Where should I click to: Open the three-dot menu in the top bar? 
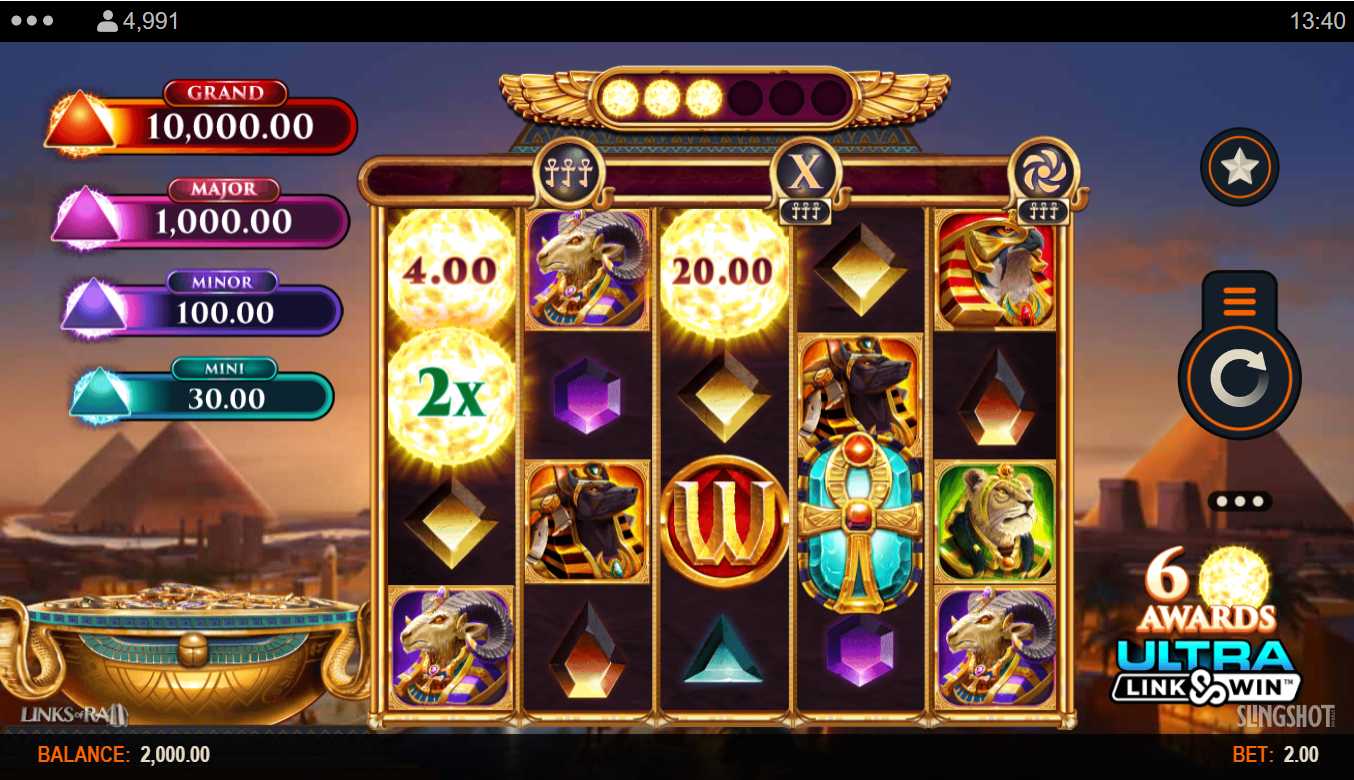click(x=33, y=21)
